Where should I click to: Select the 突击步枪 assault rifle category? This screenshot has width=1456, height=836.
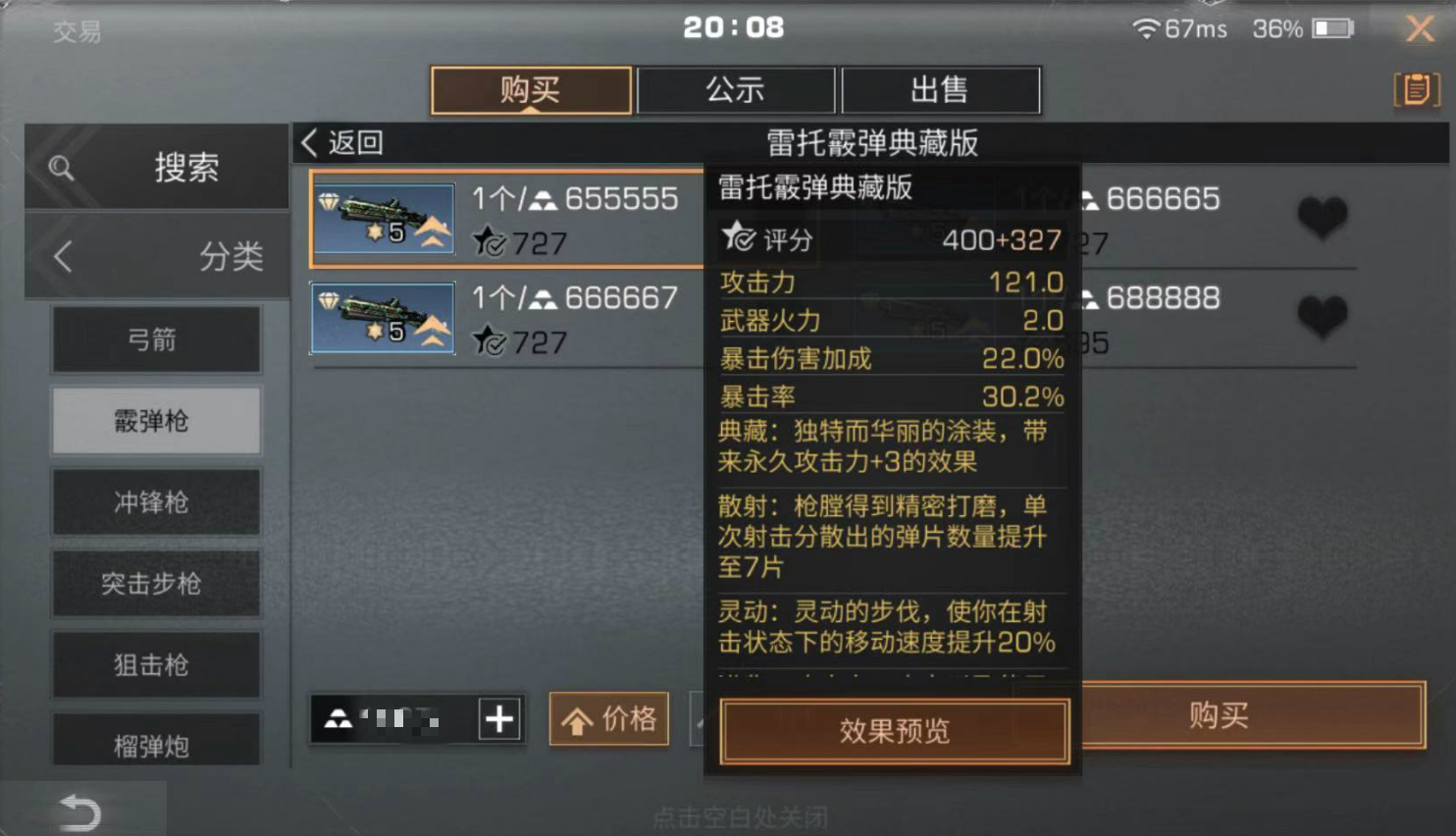[x=155, y=583]
